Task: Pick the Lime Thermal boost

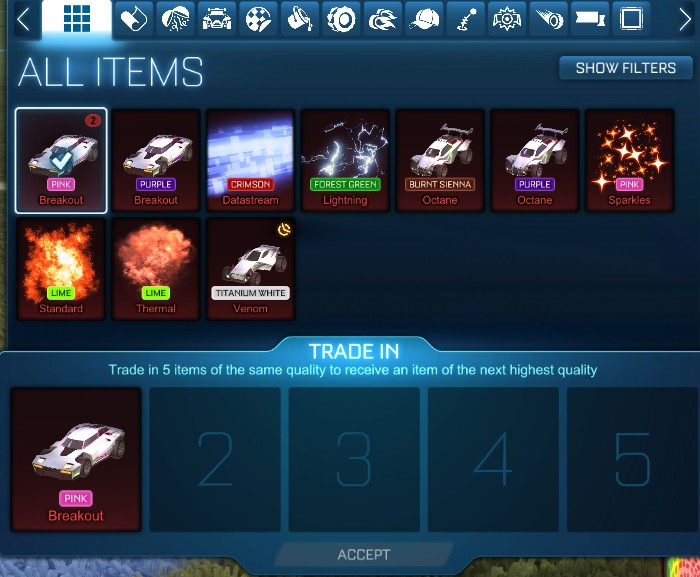Action: (x=156, y=268)
